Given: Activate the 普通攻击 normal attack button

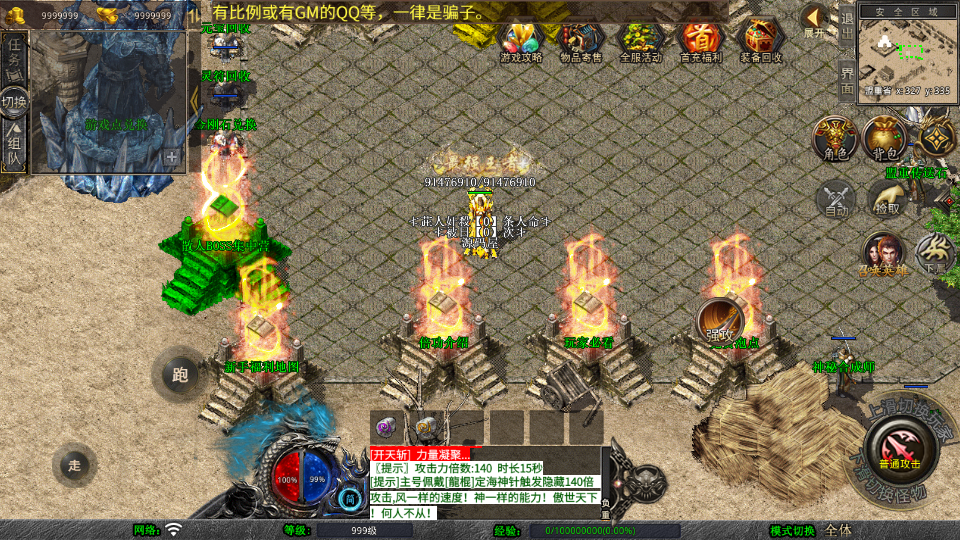Looking at the screenshot, I should click(898, 446).
